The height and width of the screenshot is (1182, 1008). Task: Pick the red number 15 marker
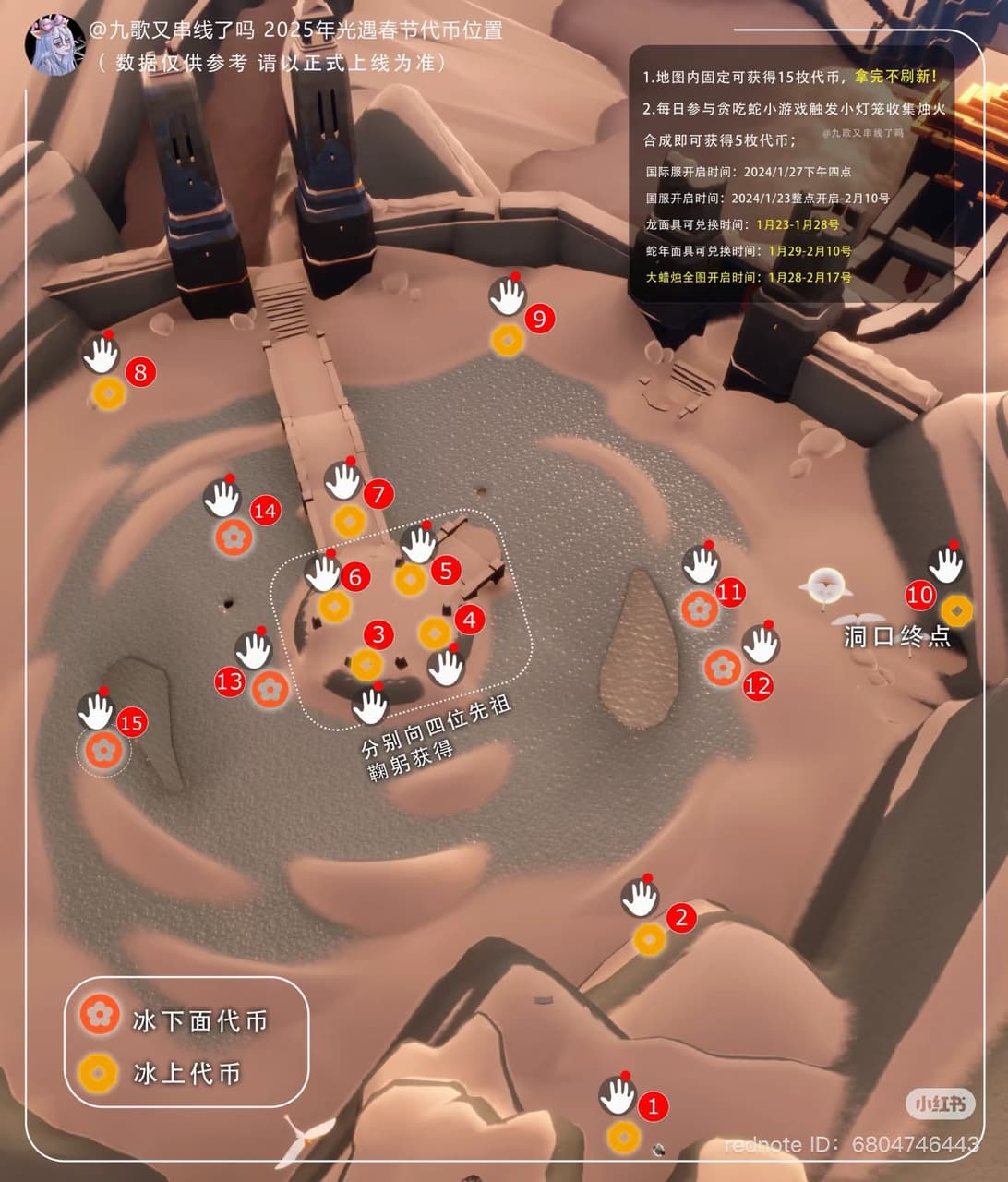click(132, 722)
